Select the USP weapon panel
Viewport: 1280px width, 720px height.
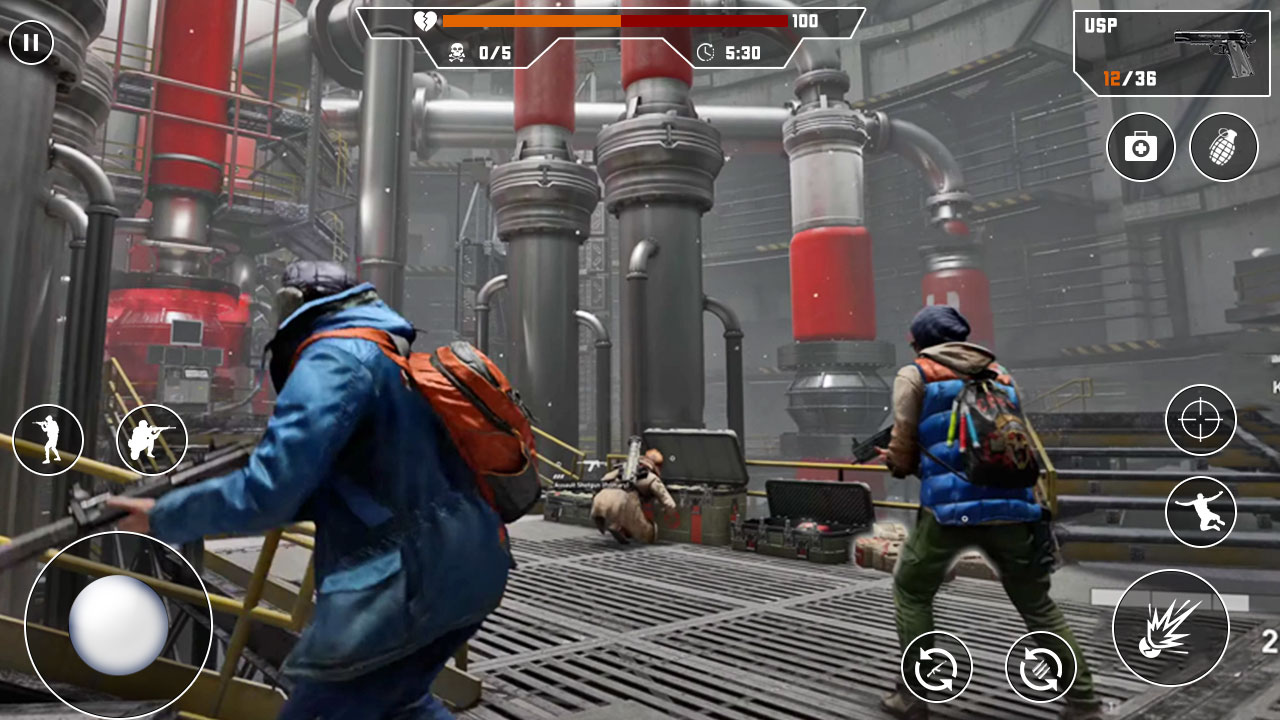(1171, 53)
